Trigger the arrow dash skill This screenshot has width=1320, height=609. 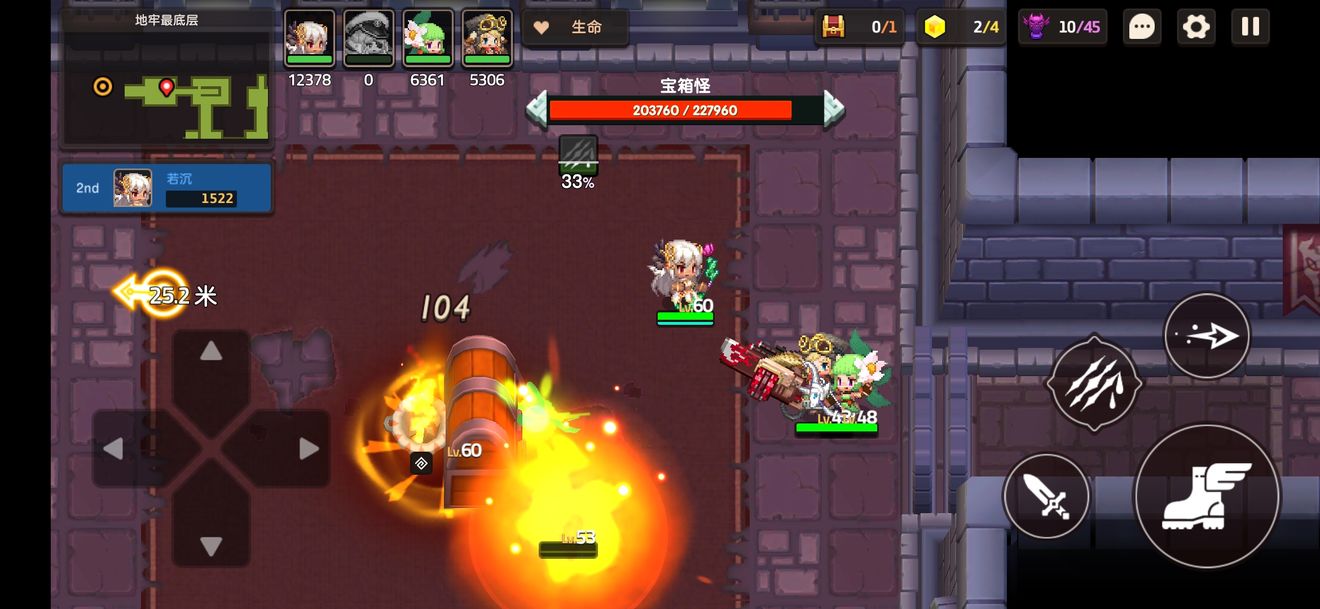[x=1207, y=336]
